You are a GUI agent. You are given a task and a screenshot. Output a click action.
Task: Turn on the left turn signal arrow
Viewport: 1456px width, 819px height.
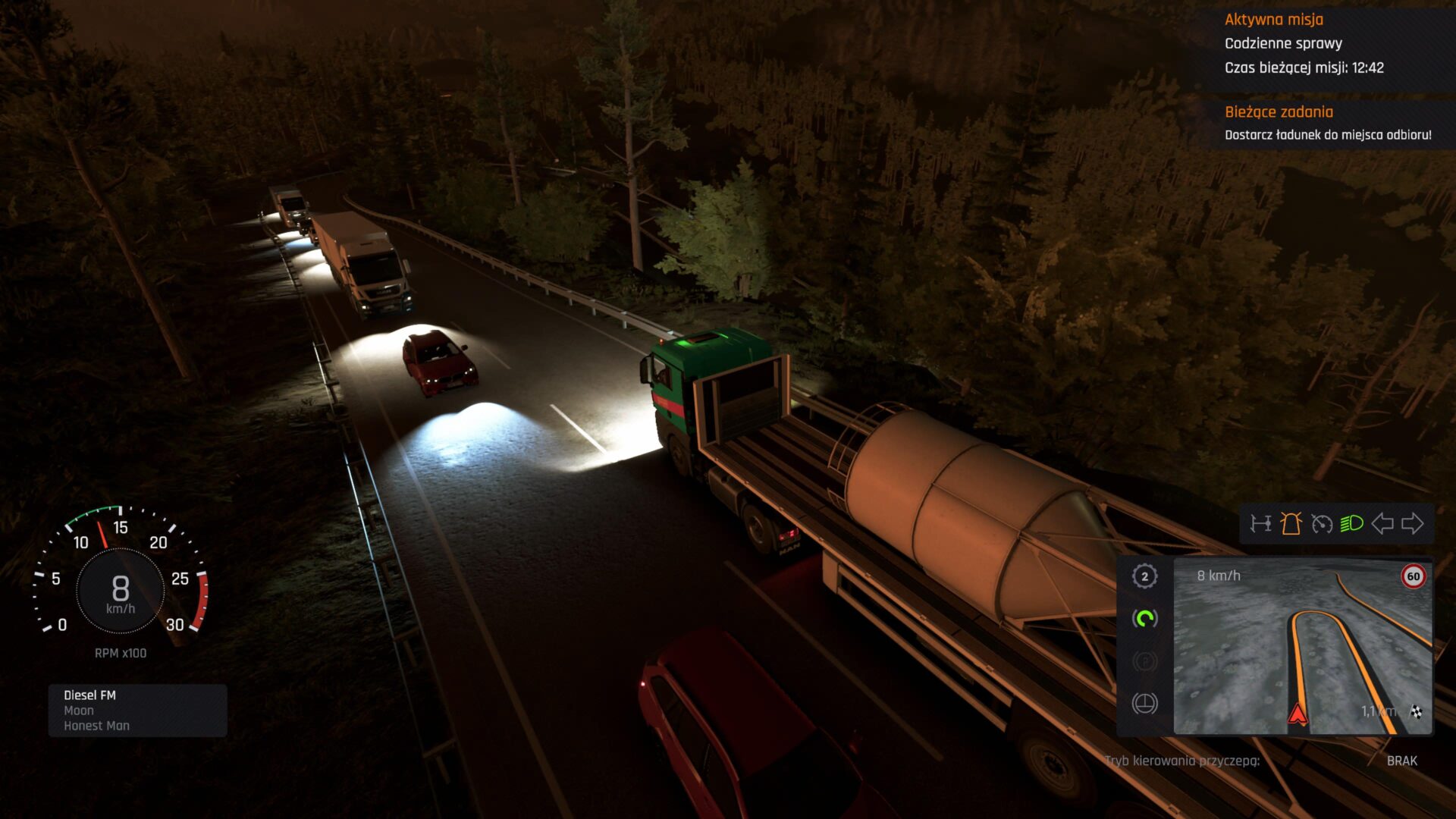pyautogui.click(x=1382, y=523)
